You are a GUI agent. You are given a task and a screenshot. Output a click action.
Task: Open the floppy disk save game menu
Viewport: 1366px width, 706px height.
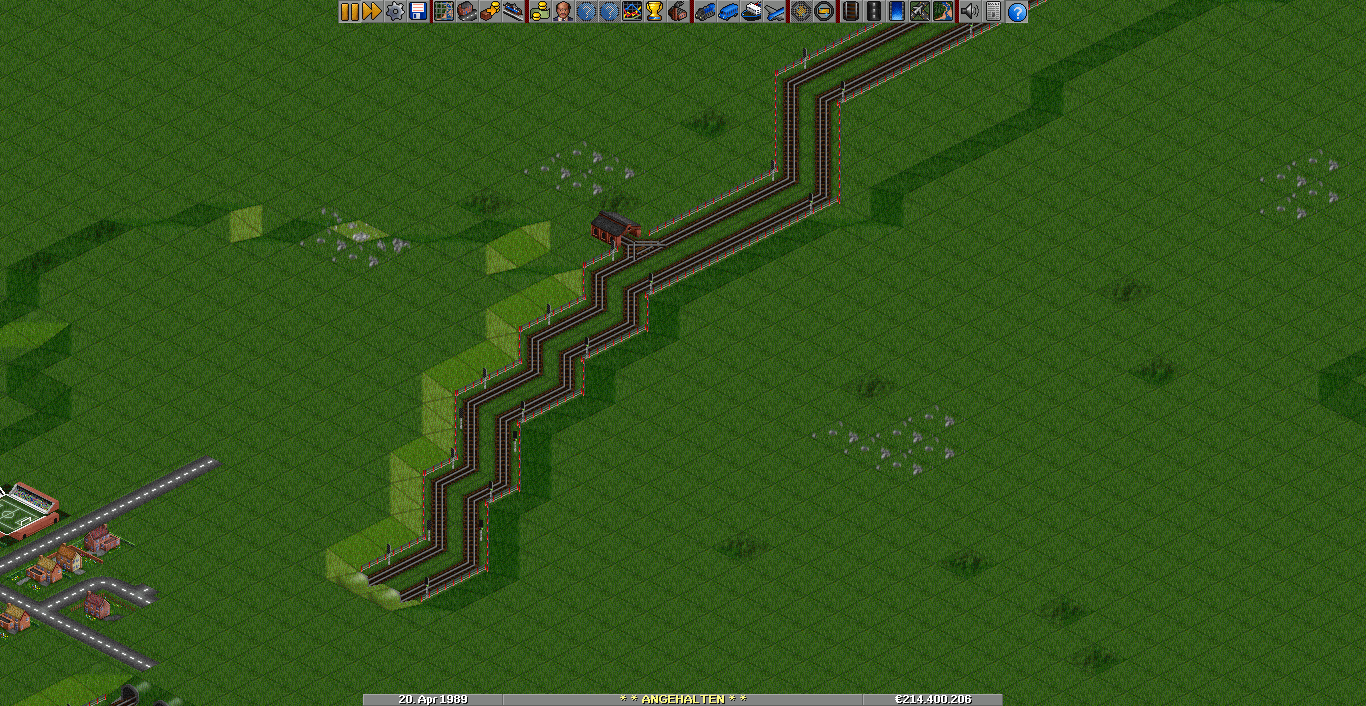[418, 11]
